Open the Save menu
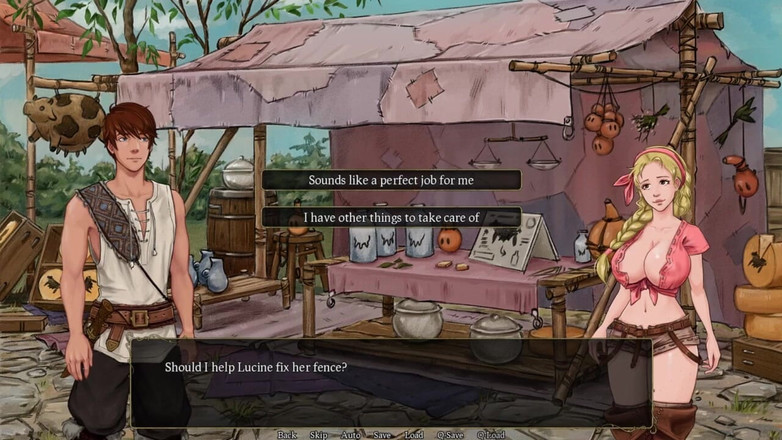Screen dimensions: 782x440 pyautogui.click(x=382, y=435)
